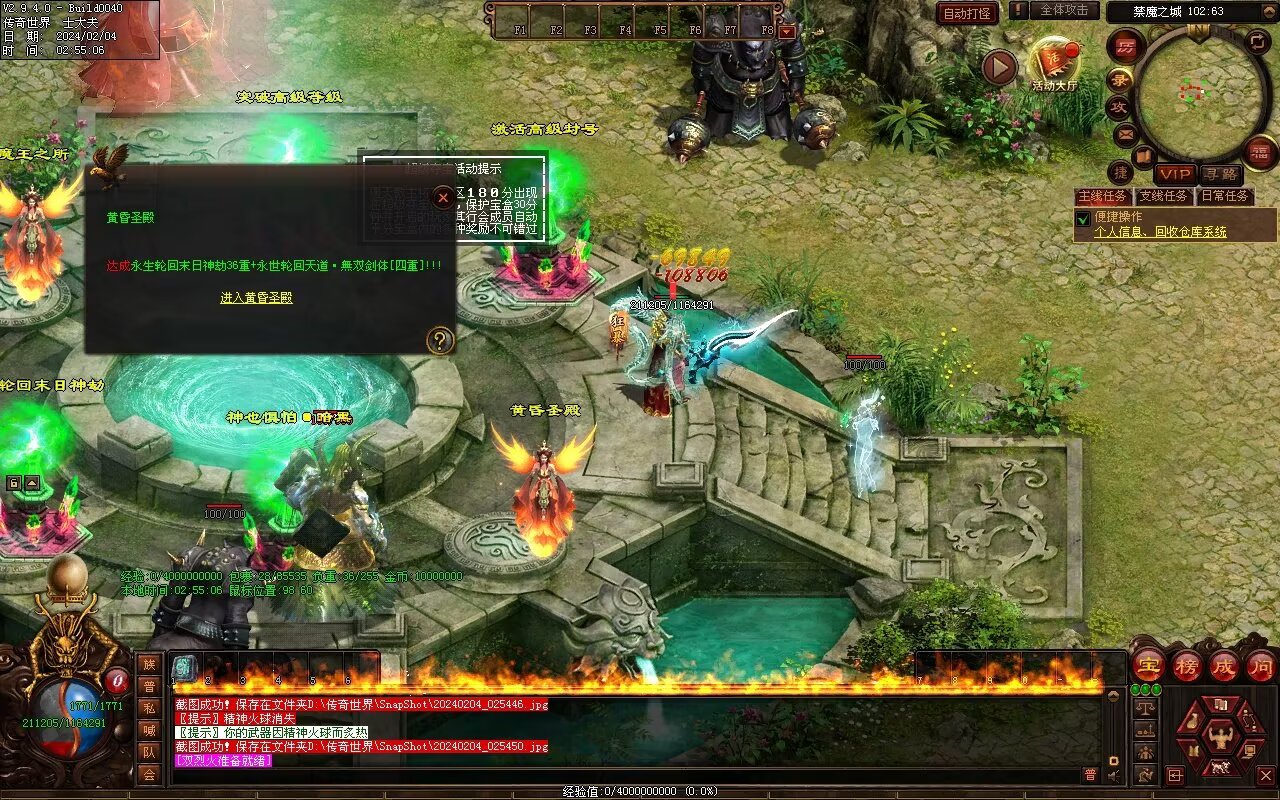Open the 宝 treasure round button
This screenshot has width=1280, height=800.
[1148, 664]
